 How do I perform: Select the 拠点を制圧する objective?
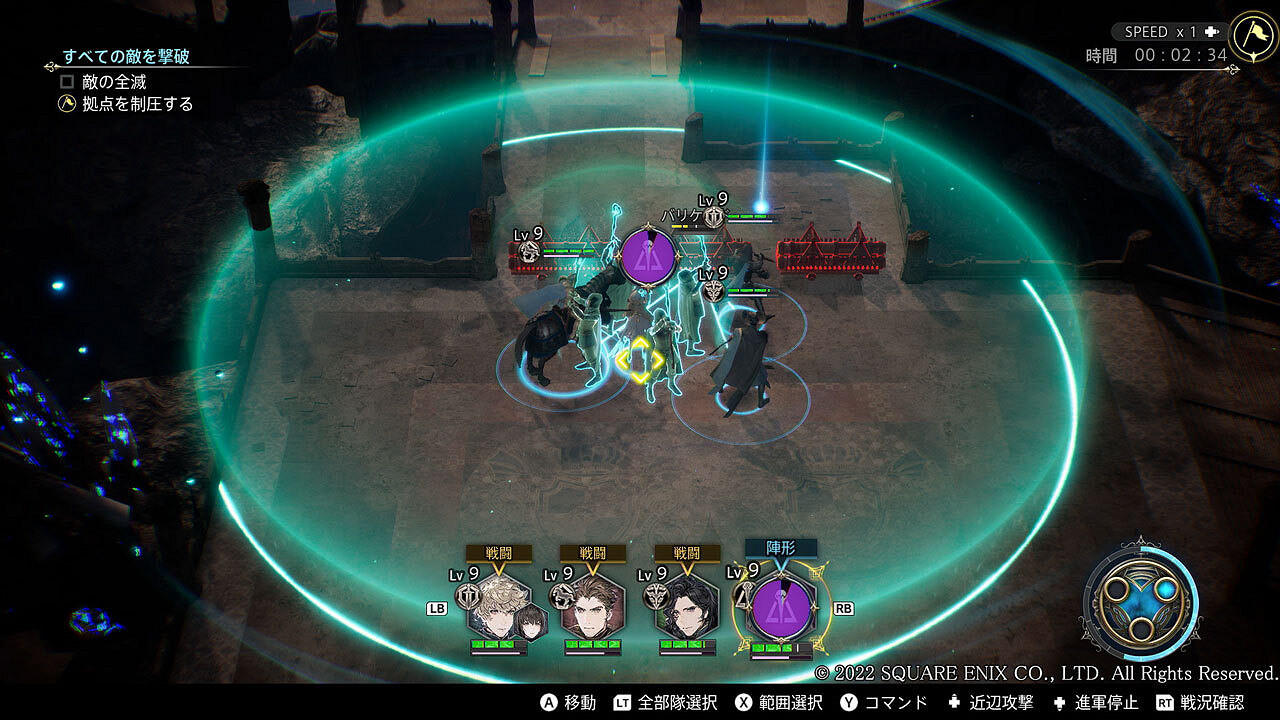pyautogui.click(x=138, y=104)
